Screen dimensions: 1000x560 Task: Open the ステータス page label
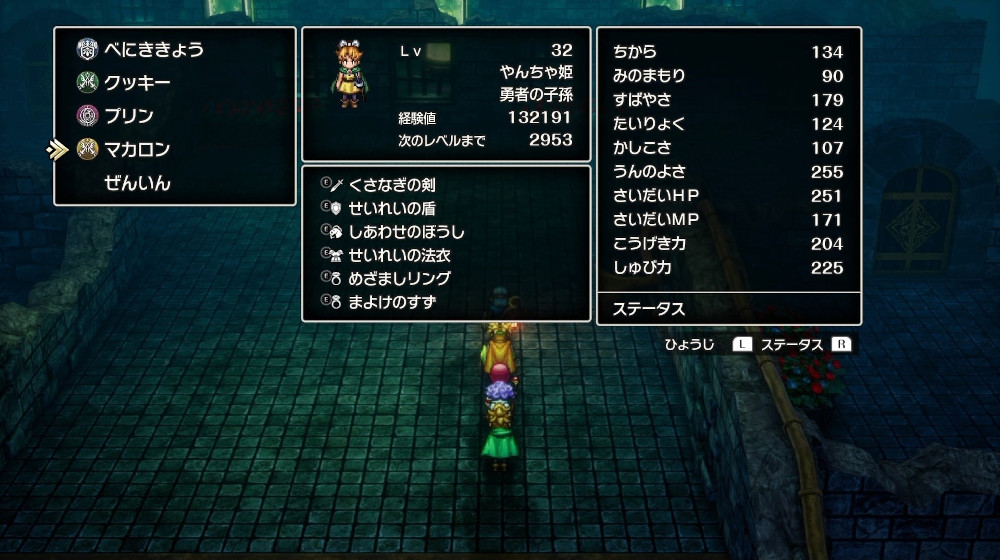click(650, 309)
